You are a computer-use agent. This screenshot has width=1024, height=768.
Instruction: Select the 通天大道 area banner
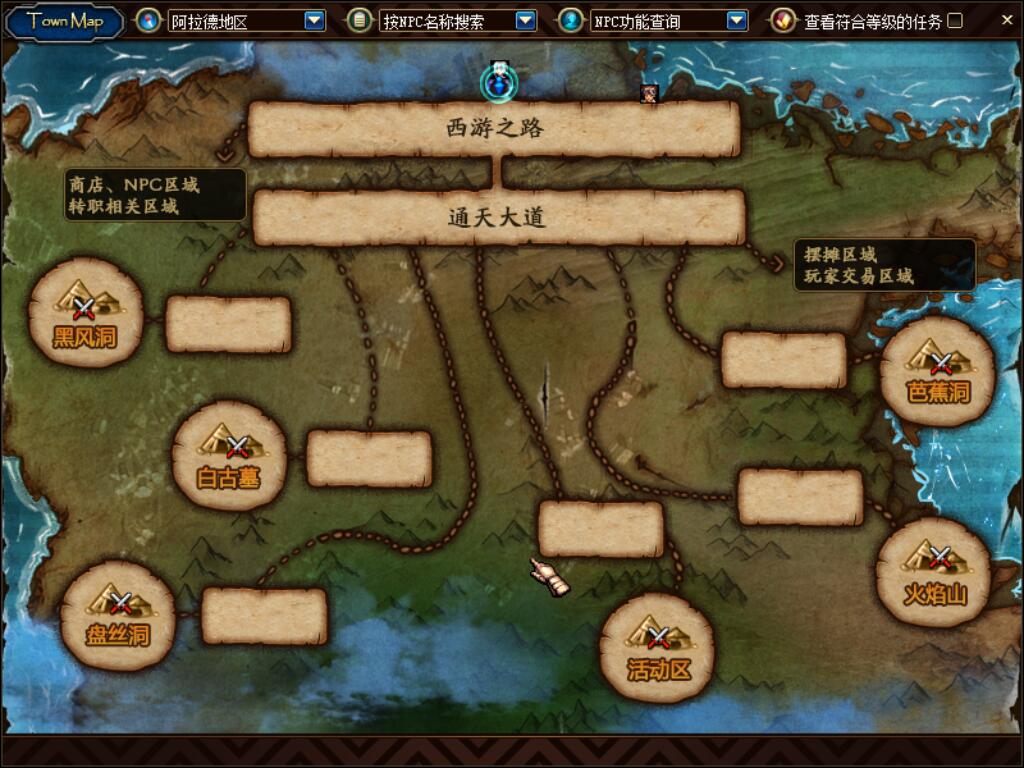[x=498, y=217]
